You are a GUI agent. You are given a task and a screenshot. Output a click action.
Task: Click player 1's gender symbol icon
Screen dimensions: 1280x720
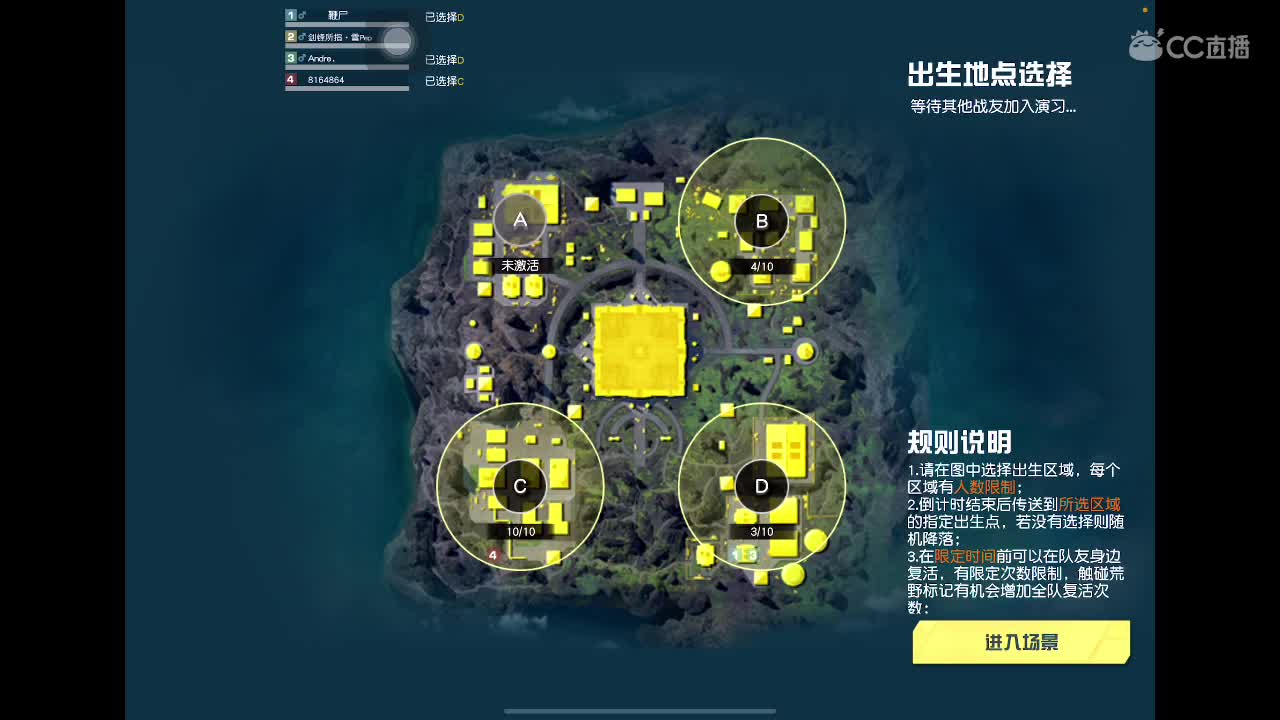pos(301,15)
